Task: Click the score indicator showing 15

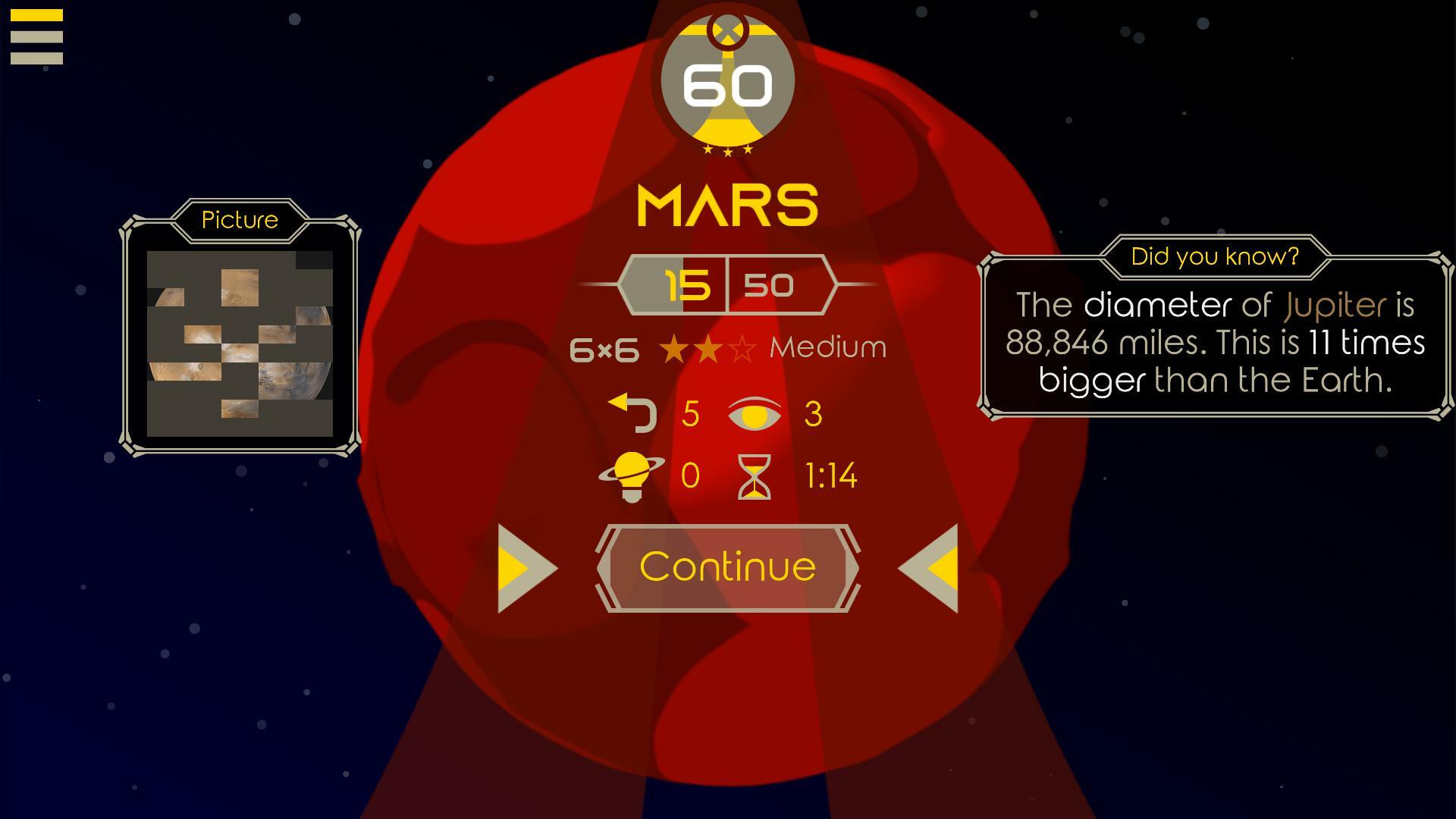Action: [x=687, y=286]
